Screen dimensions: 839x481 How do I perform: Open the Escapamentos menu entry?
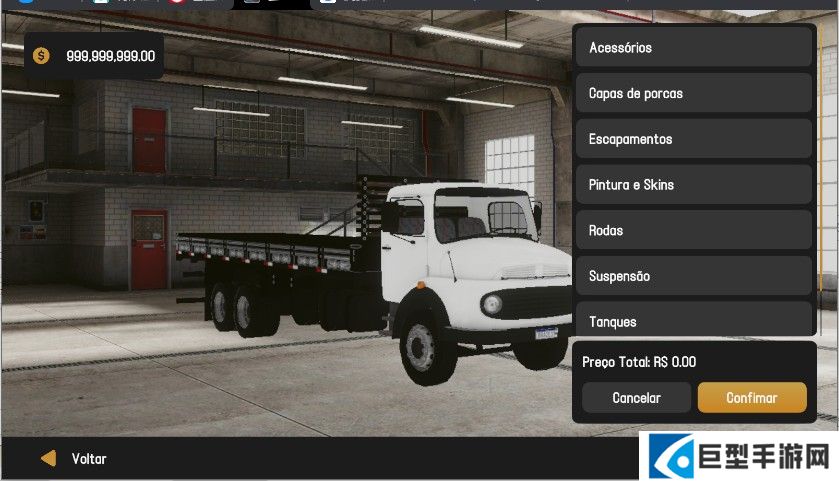point(693,139)
